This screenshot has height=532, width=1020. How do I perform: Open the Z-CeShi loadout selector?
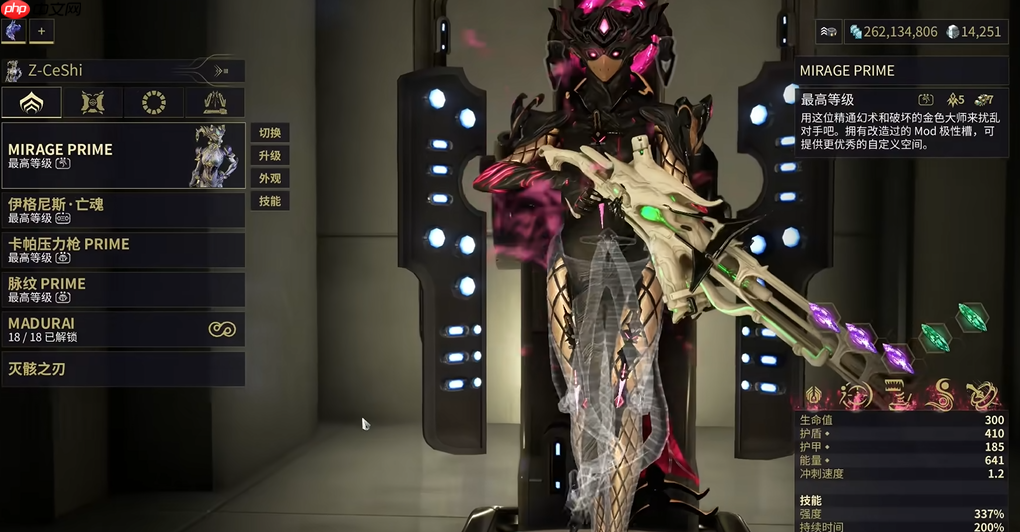click(123, 71)
